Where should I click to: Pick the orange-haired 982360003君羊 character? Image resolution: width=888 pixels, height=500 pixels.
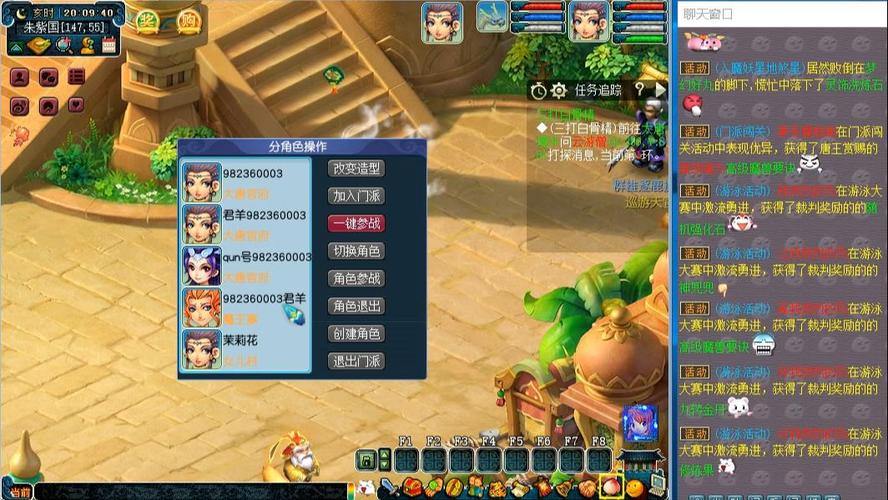246,306
